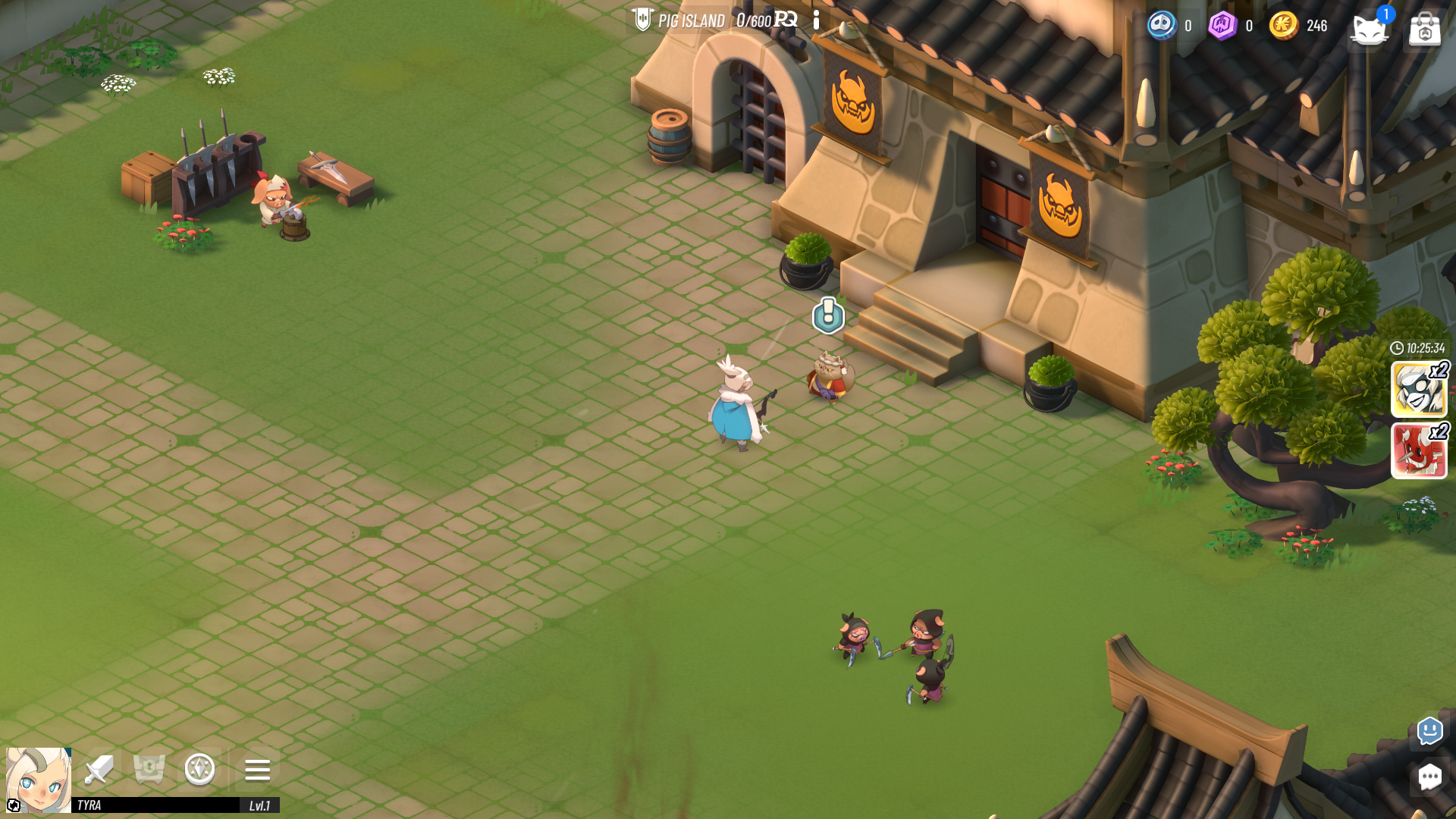This screenshot has width=1456, height=819.
Task: Activate the red x2 demon booster
Action: pos(1418,453)
